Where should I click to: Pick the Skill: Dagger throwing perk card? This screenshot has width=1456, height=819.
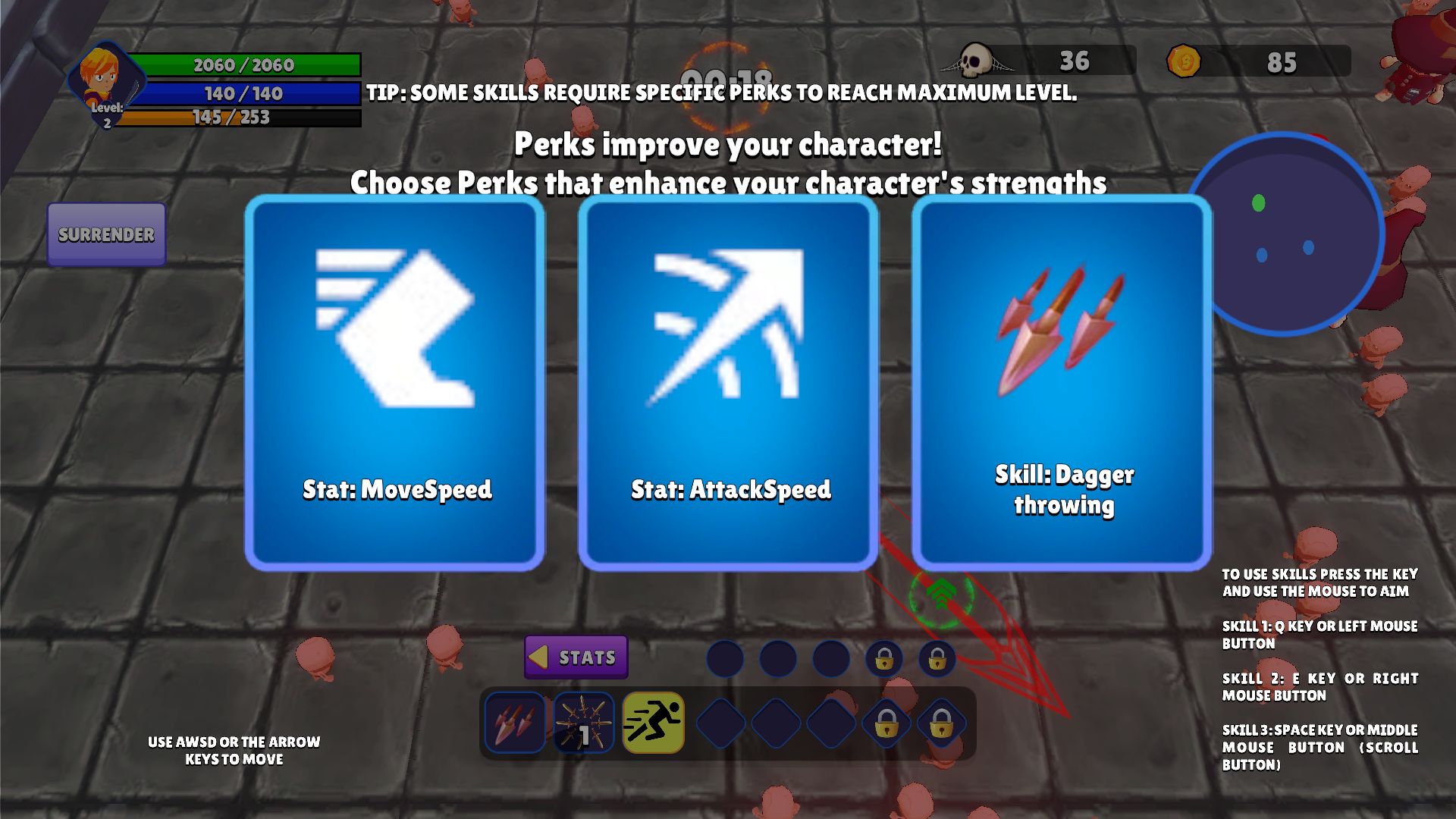pos(1062,383)
